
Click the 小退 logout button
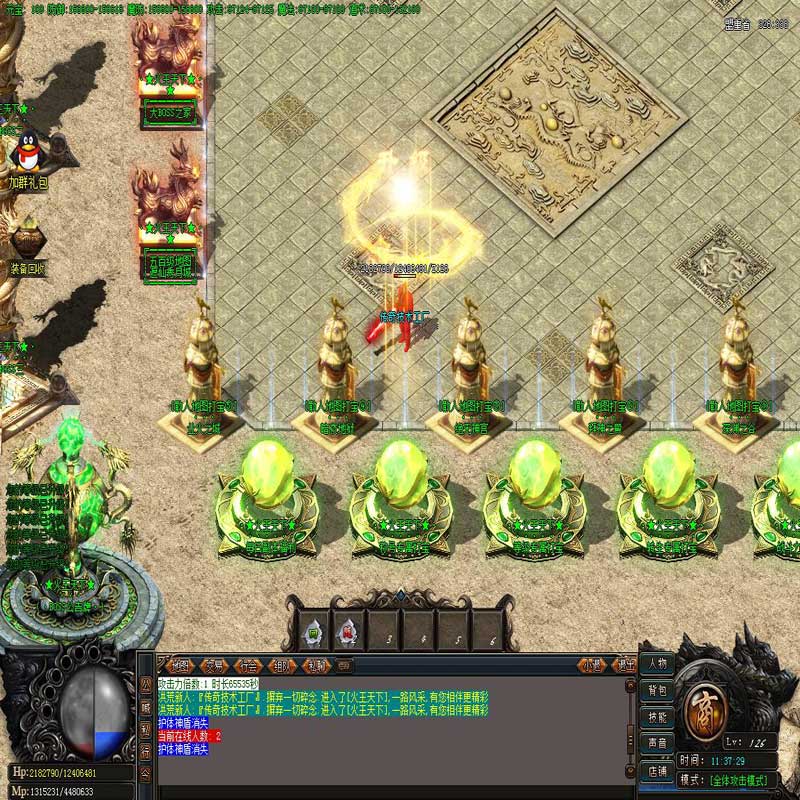coord(593,665)
